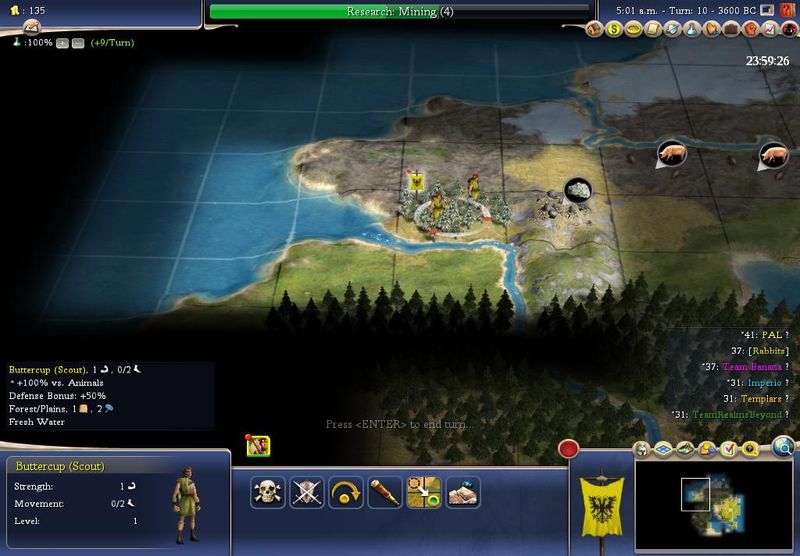Choose the yellow curved arrow unit command
The width and height of the screenshot is (800, 556).
click(345, 492)
